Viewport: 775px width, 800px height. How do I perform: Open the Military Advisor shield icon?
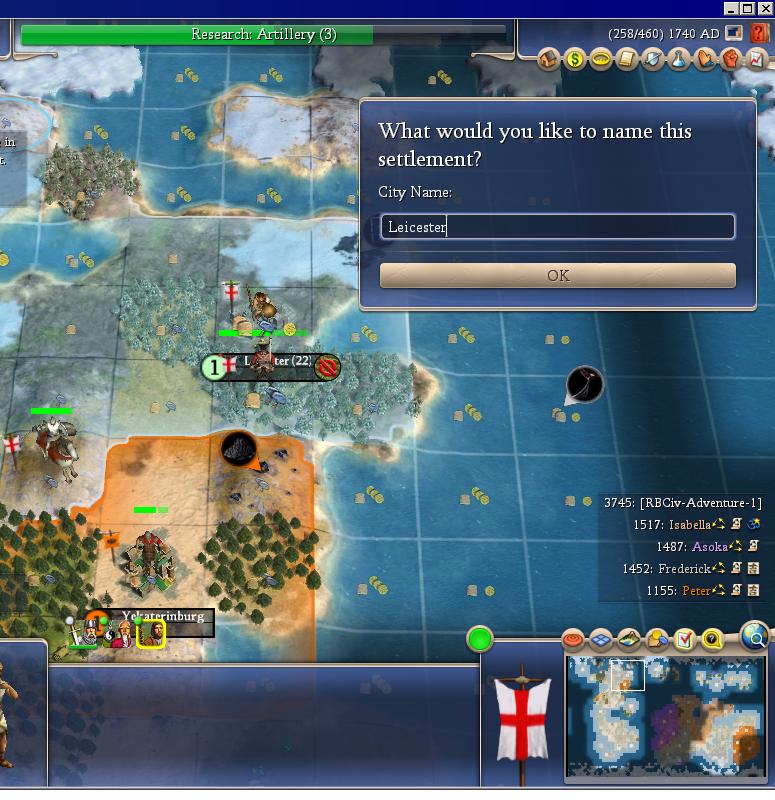(653, 60)
